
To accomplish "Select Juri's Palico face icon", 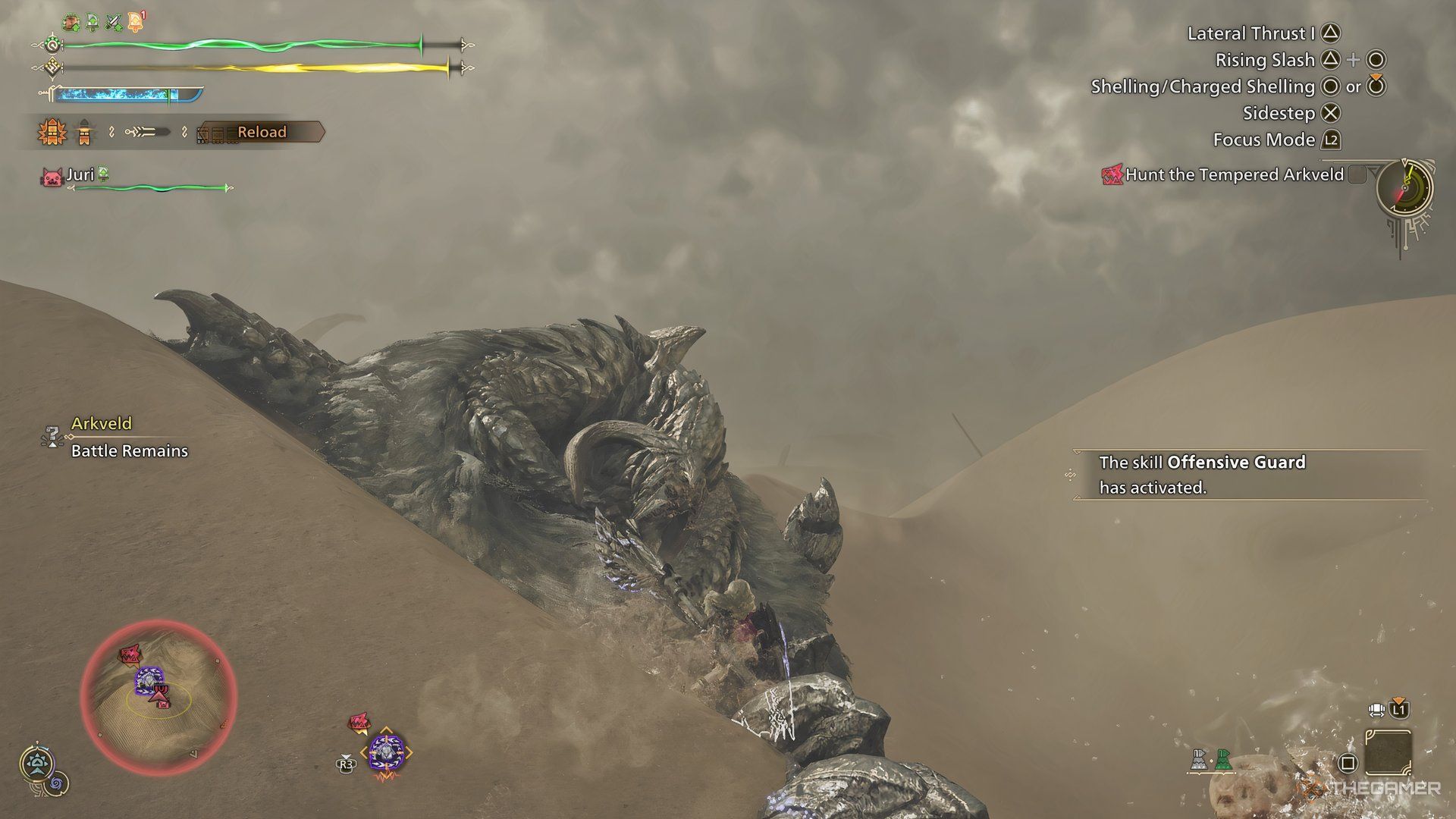I will pos(52,176).
